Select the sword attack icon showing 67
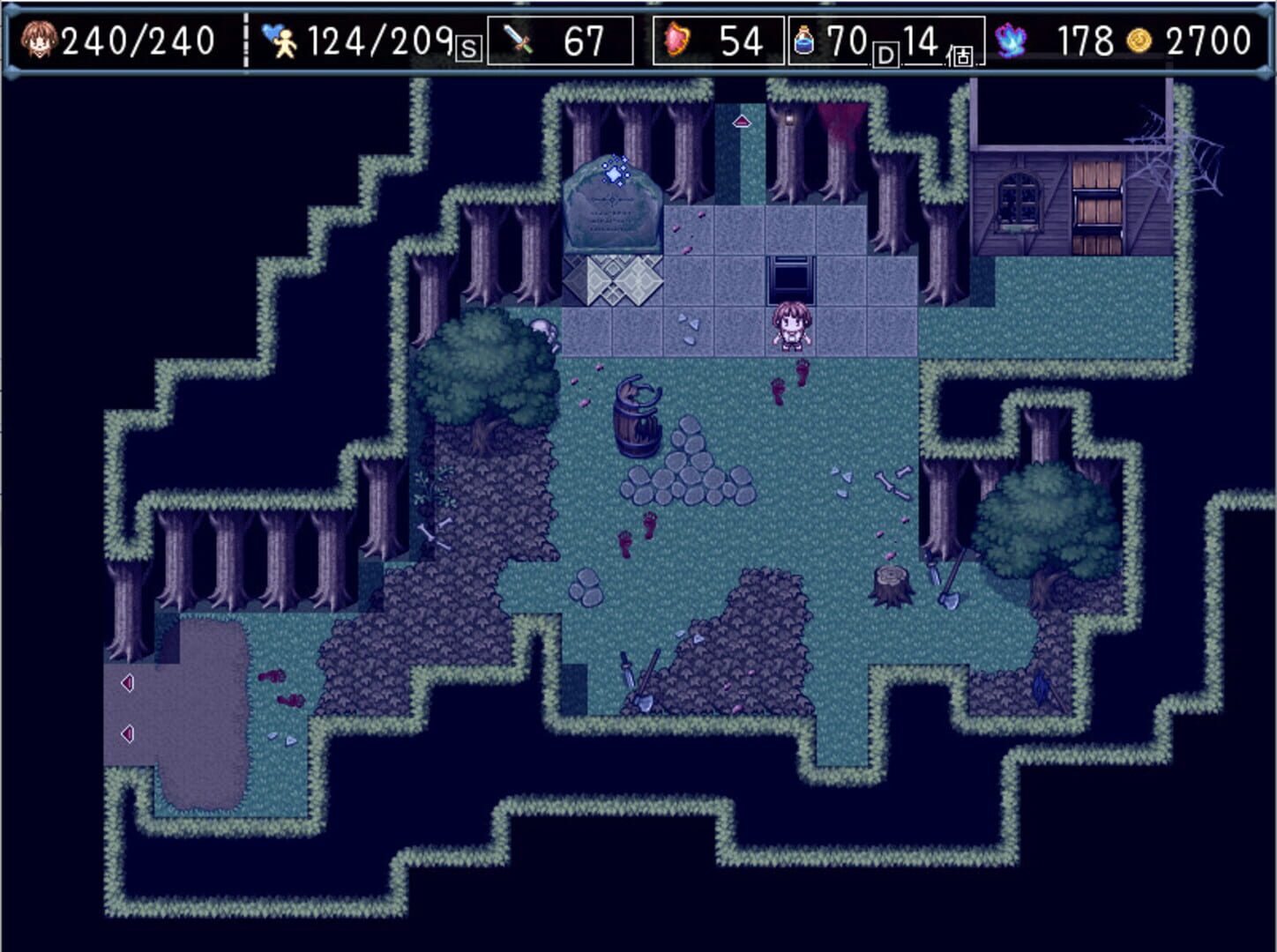Viewport: 1277px width, 952px height. pyautogui.click(x=517, y=38)
